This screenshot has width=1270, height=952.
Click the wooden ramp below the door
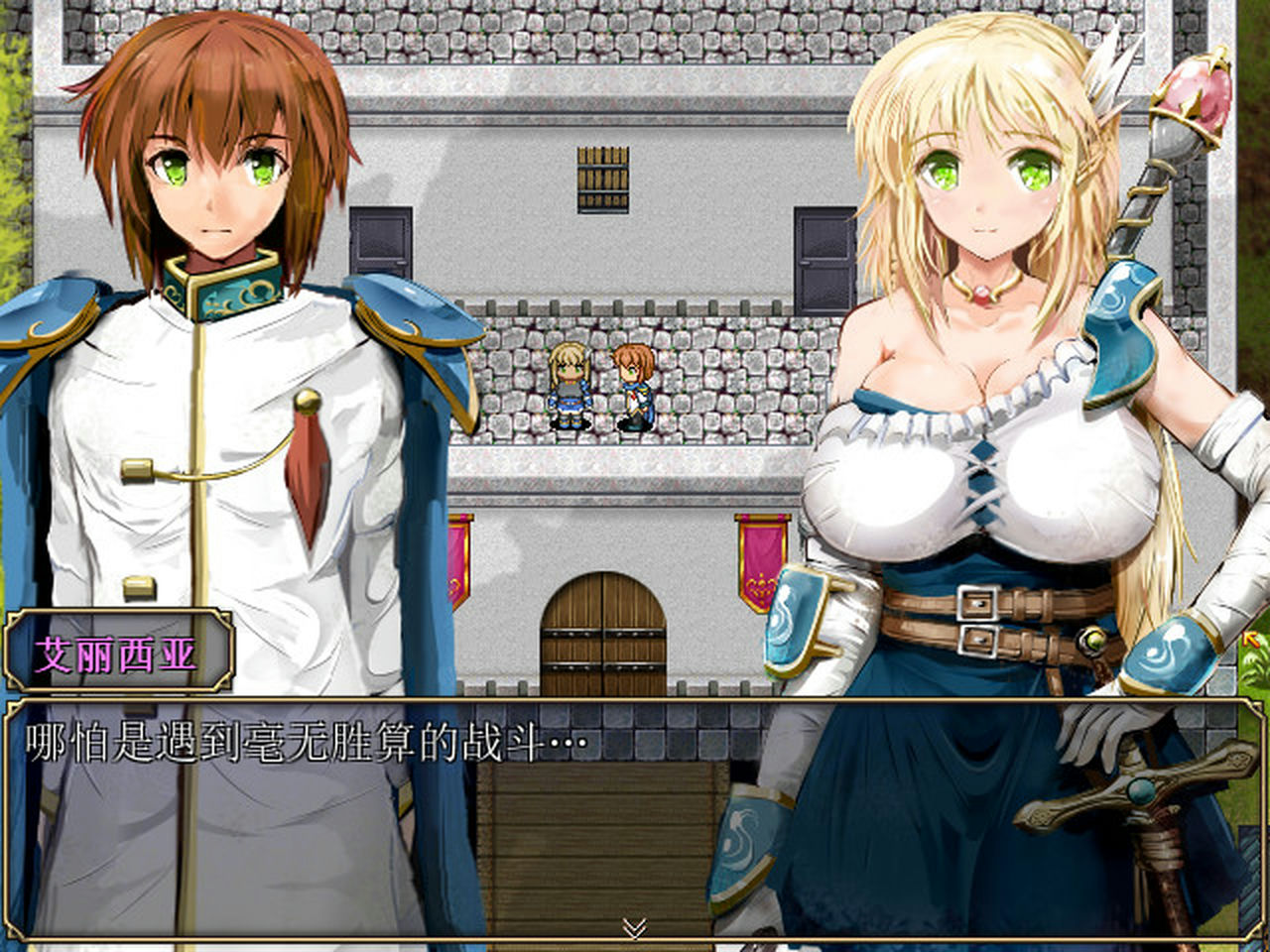pyautogui.click(x=595, y=843)
